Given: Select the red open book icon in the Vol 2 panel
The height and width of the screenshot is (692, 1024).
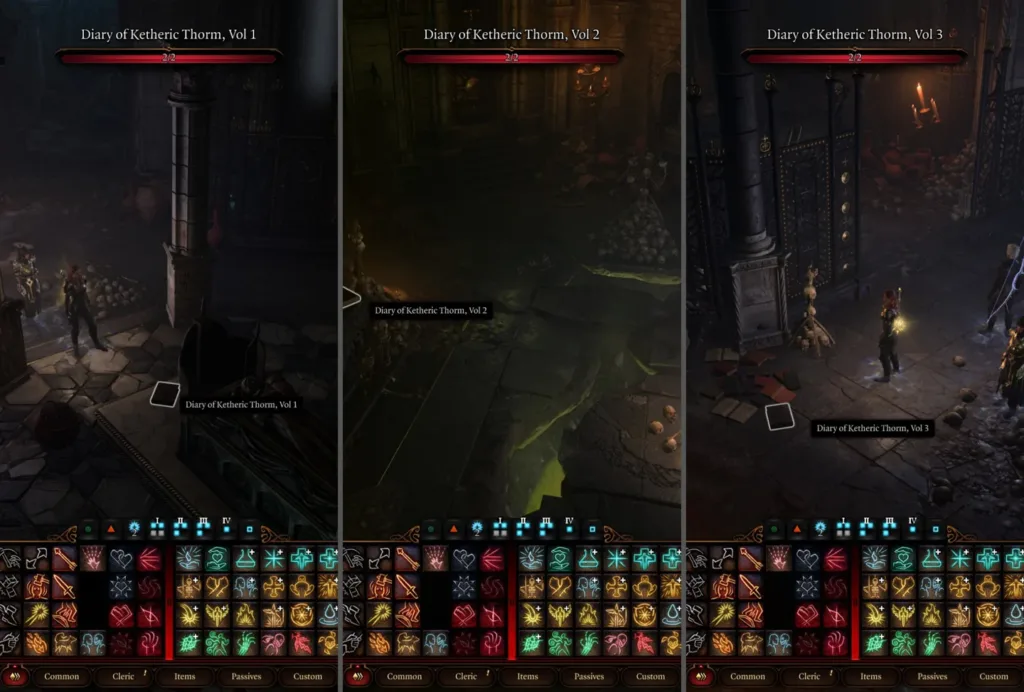Looking at the screenshot, I should [x=464, y=615].
